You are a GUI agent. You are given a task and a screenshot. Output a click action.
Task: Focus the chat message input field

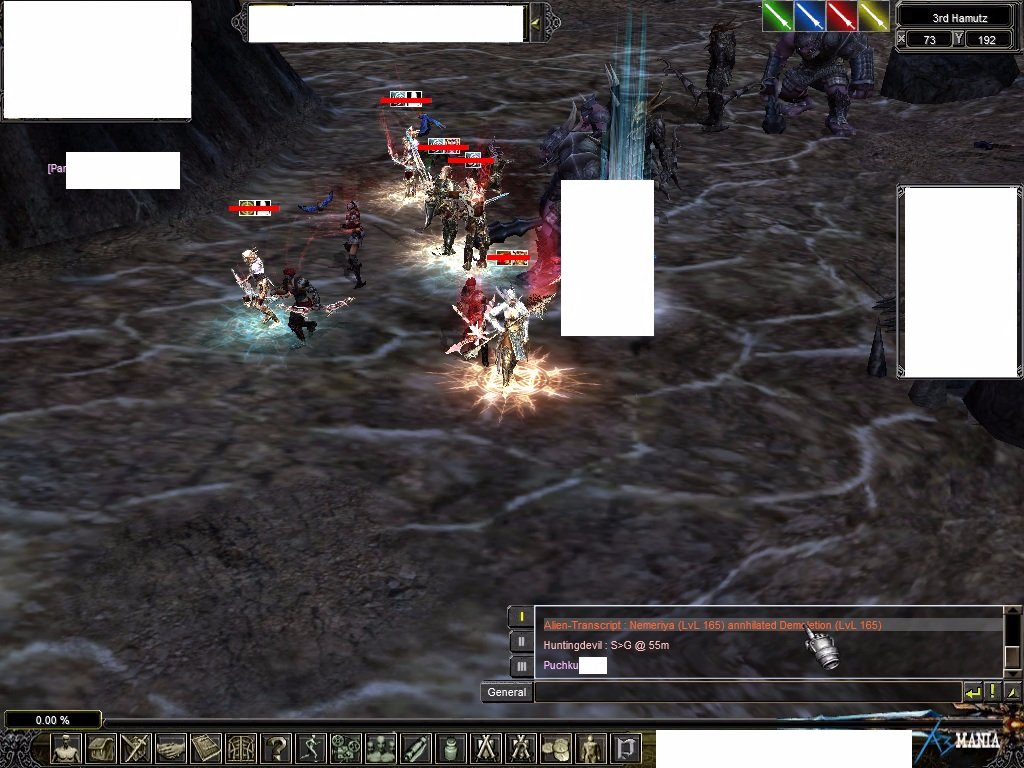(x=745, y=692)
